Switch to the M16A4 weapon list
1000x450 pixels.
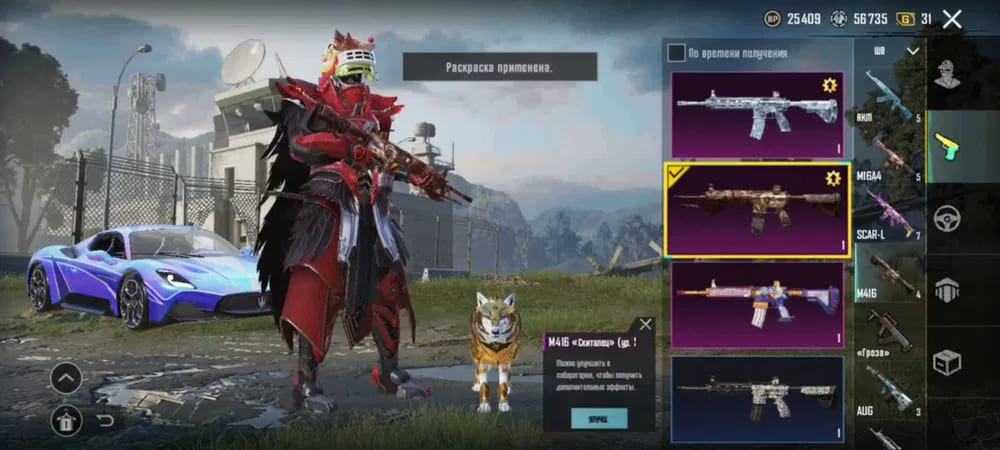889,157
